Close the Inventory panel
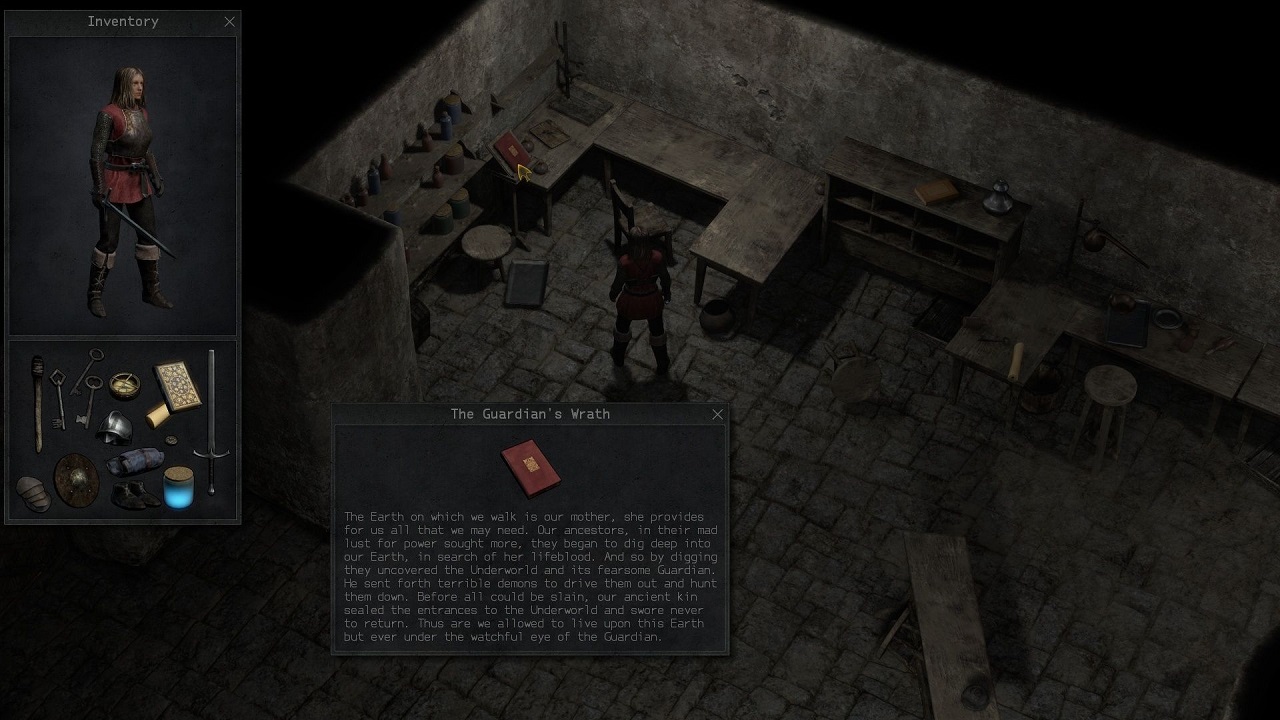 (230, 21)
